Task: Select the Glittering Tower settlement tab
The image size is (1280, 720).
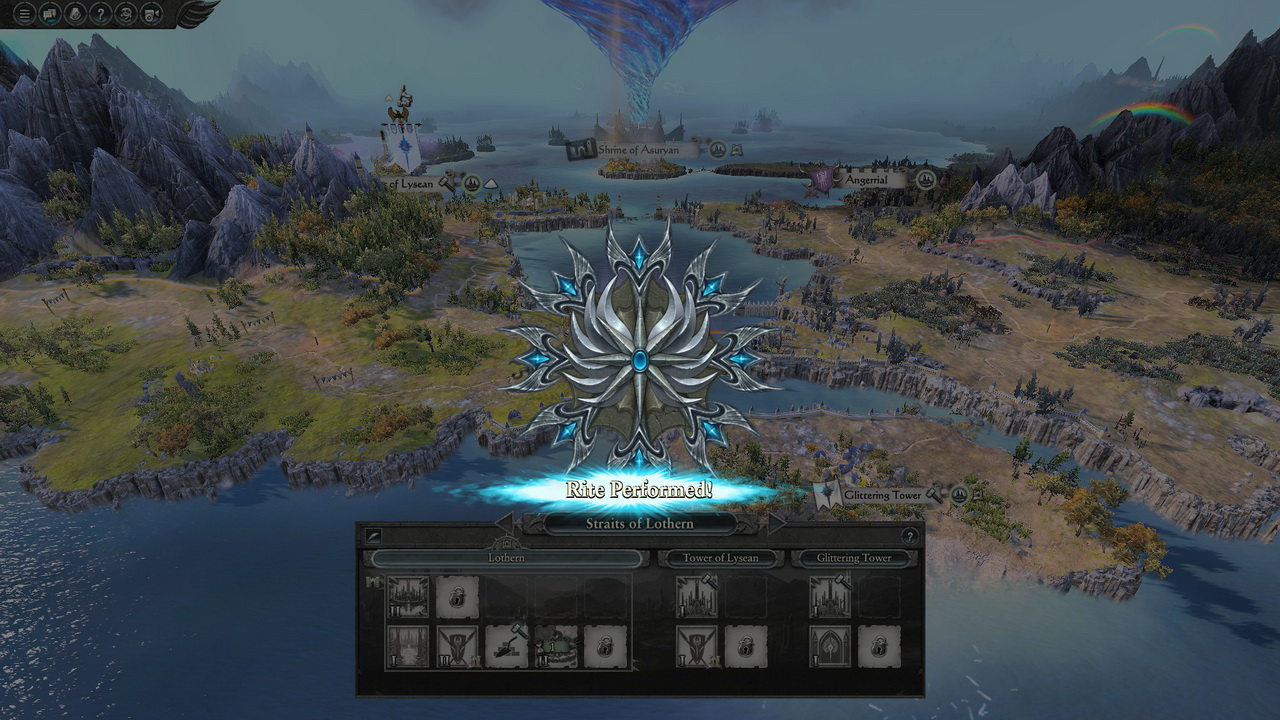Action: pos(854,558)
